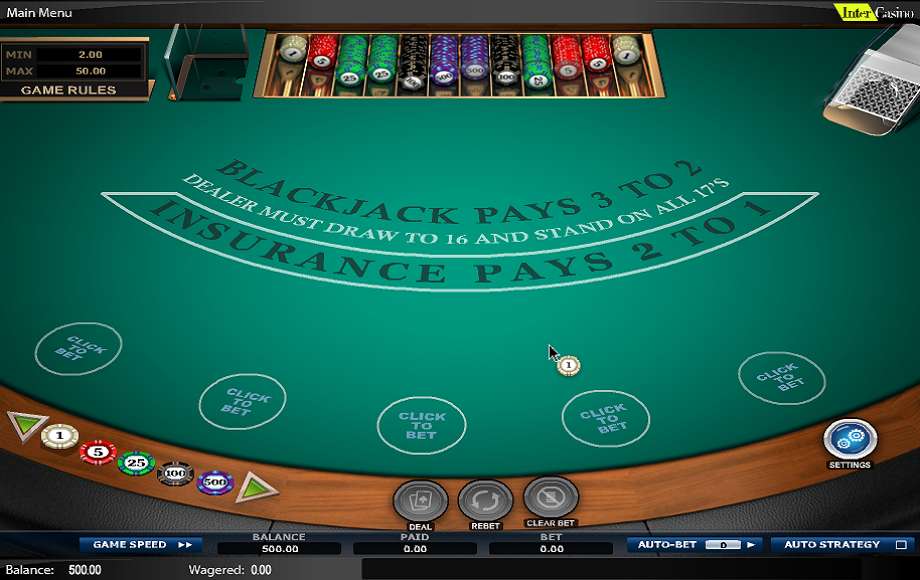Select the black 100 chip
920x580 pixels.
click(175, 472)
